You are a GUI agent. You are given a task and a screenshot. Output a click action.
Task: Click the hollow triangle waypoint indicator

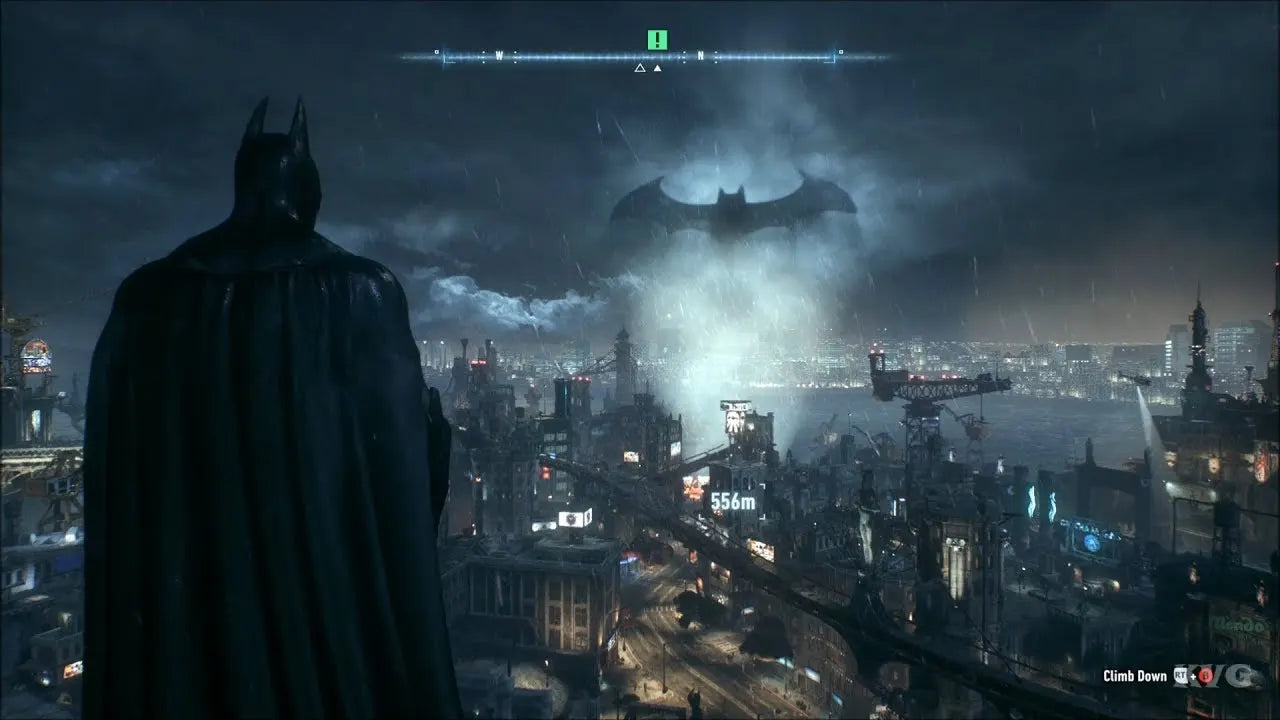coord(639,68)
